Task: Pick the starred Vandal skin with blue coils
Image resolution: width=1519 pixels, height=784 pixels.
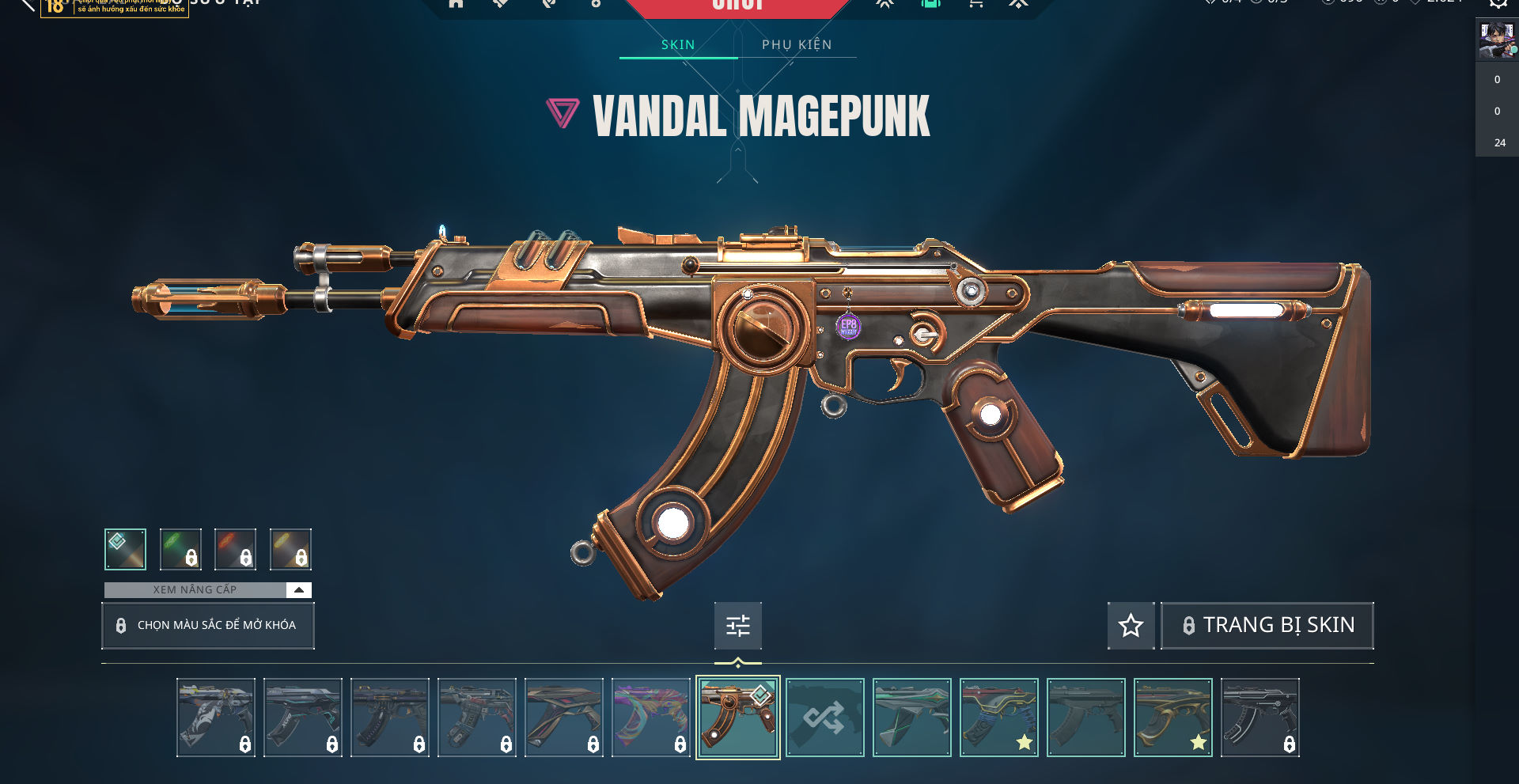Action: [998, 718]
